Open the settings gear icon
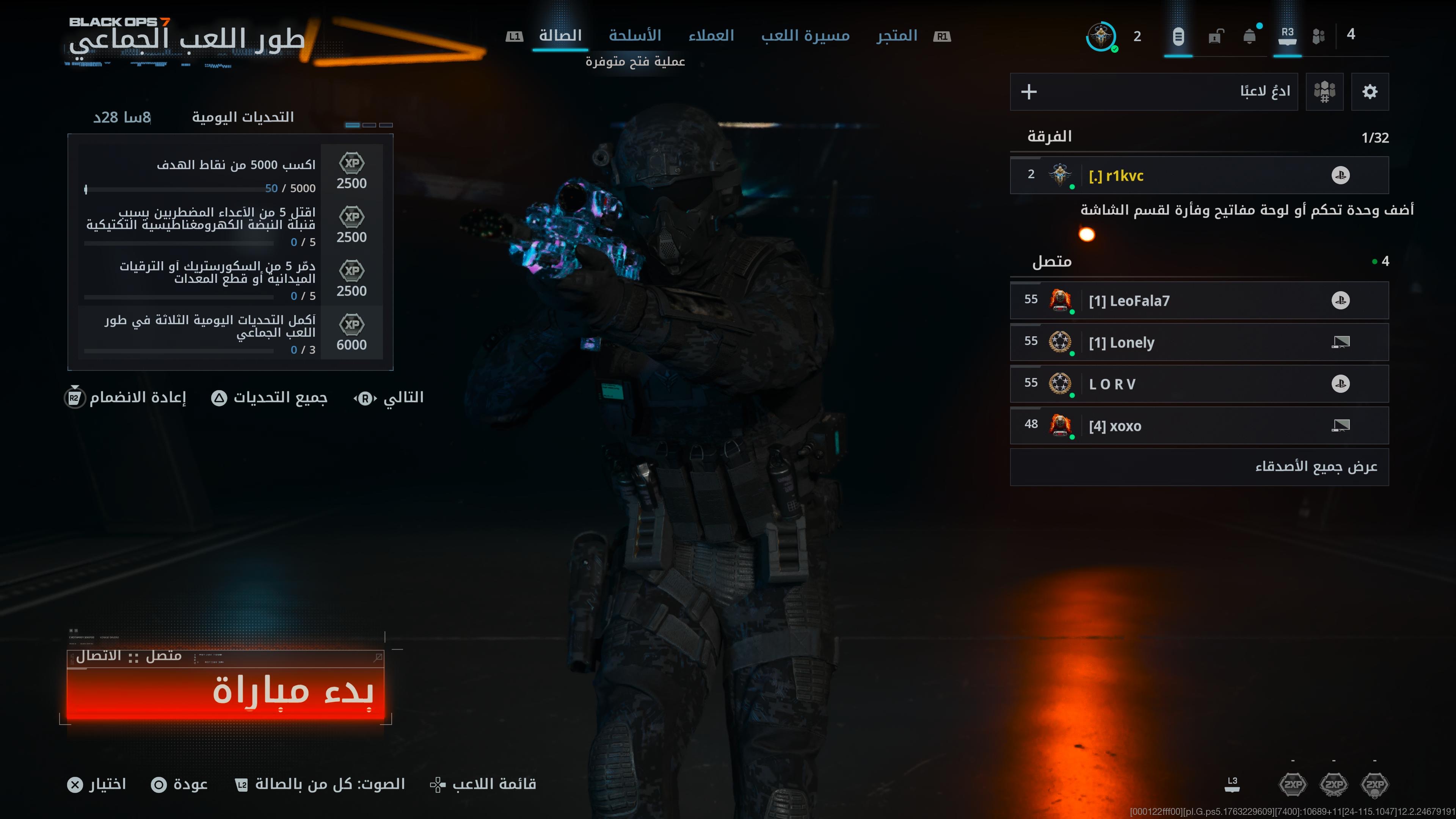 (x=1370, y=91)
